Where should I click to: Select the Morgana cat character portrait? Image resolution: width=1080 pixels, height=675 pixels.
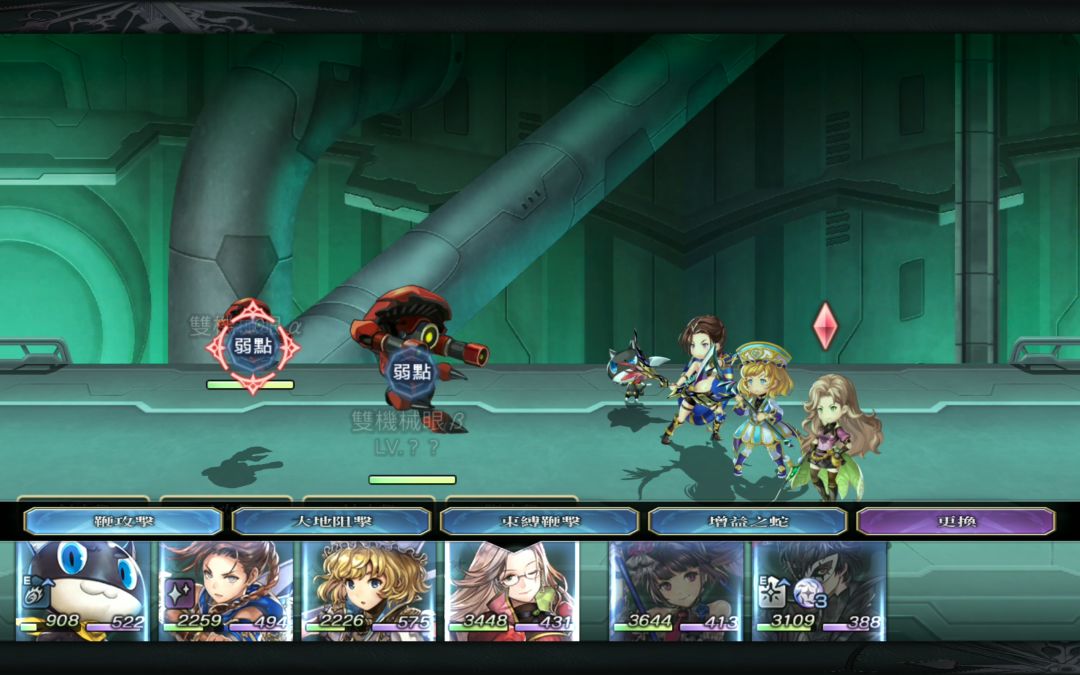[83, 590]
